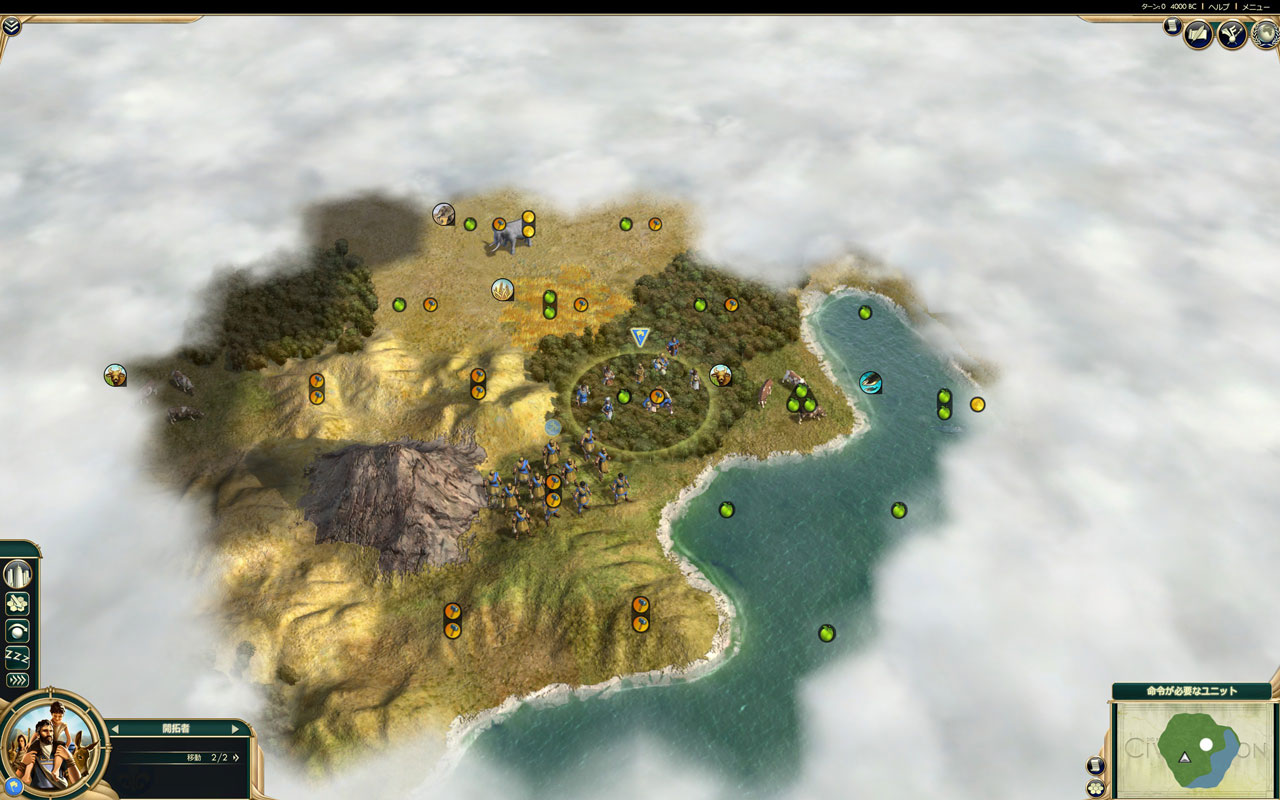
Task: Open the メニュー game menu
Action: [x=1255, y=6]
